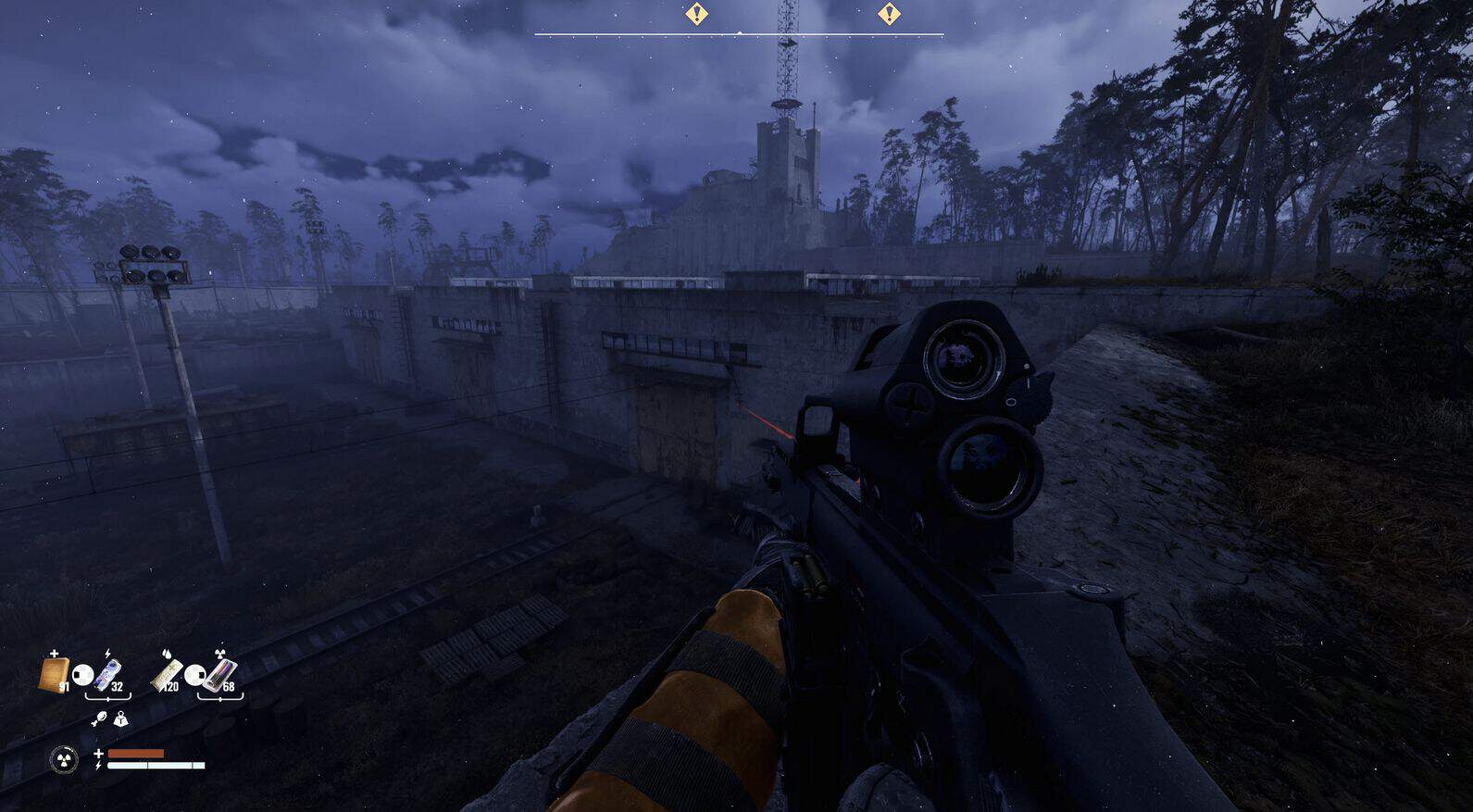Use the bandage quick slot item
Image resolution: width=1473 pixels, height=812 pixels.
point(55,673)
